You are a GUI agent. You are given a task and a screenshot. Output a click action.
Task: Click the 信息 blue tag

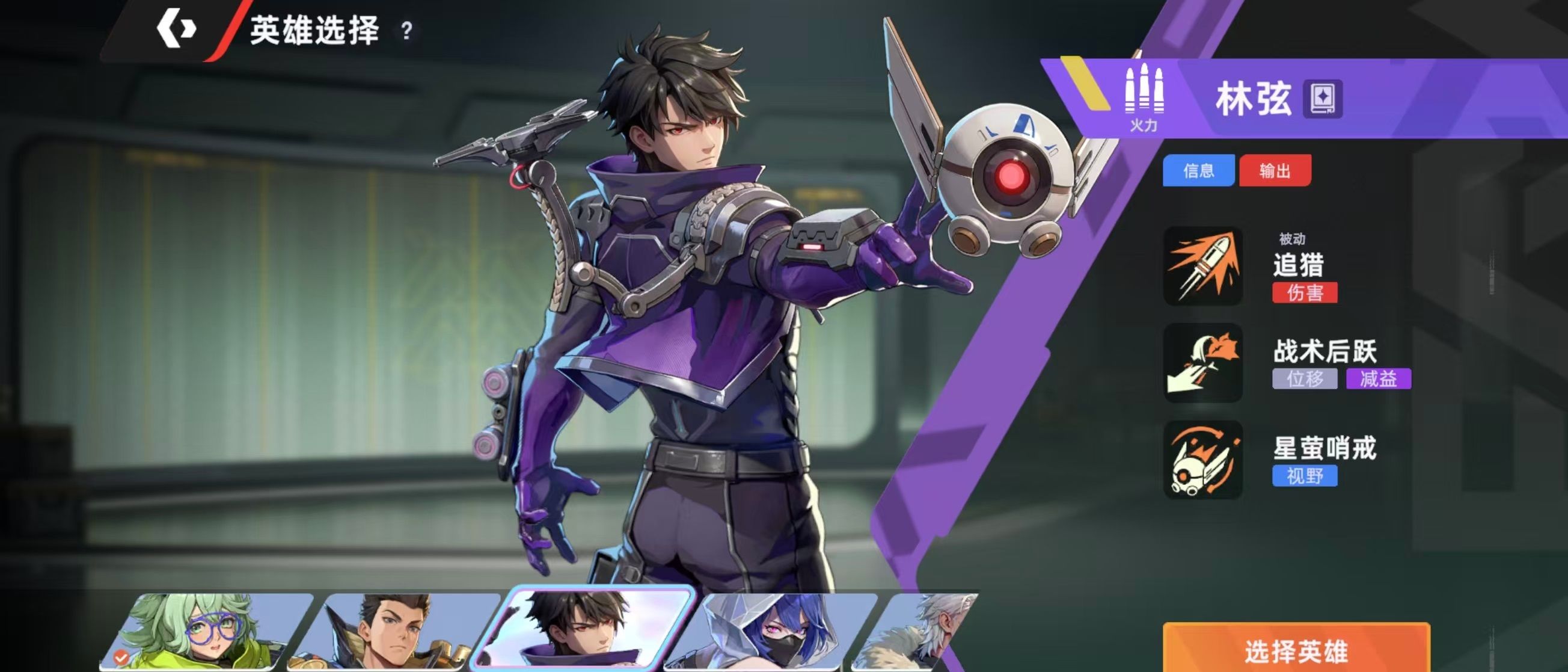pyautogui.click(x=1198, y=170)
